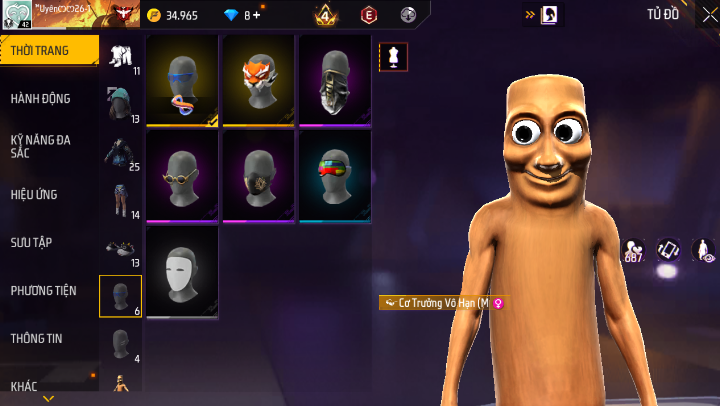Choose the blue sunglasses face item
Viewport: 720px width, 406px height.
click(182, 82)
